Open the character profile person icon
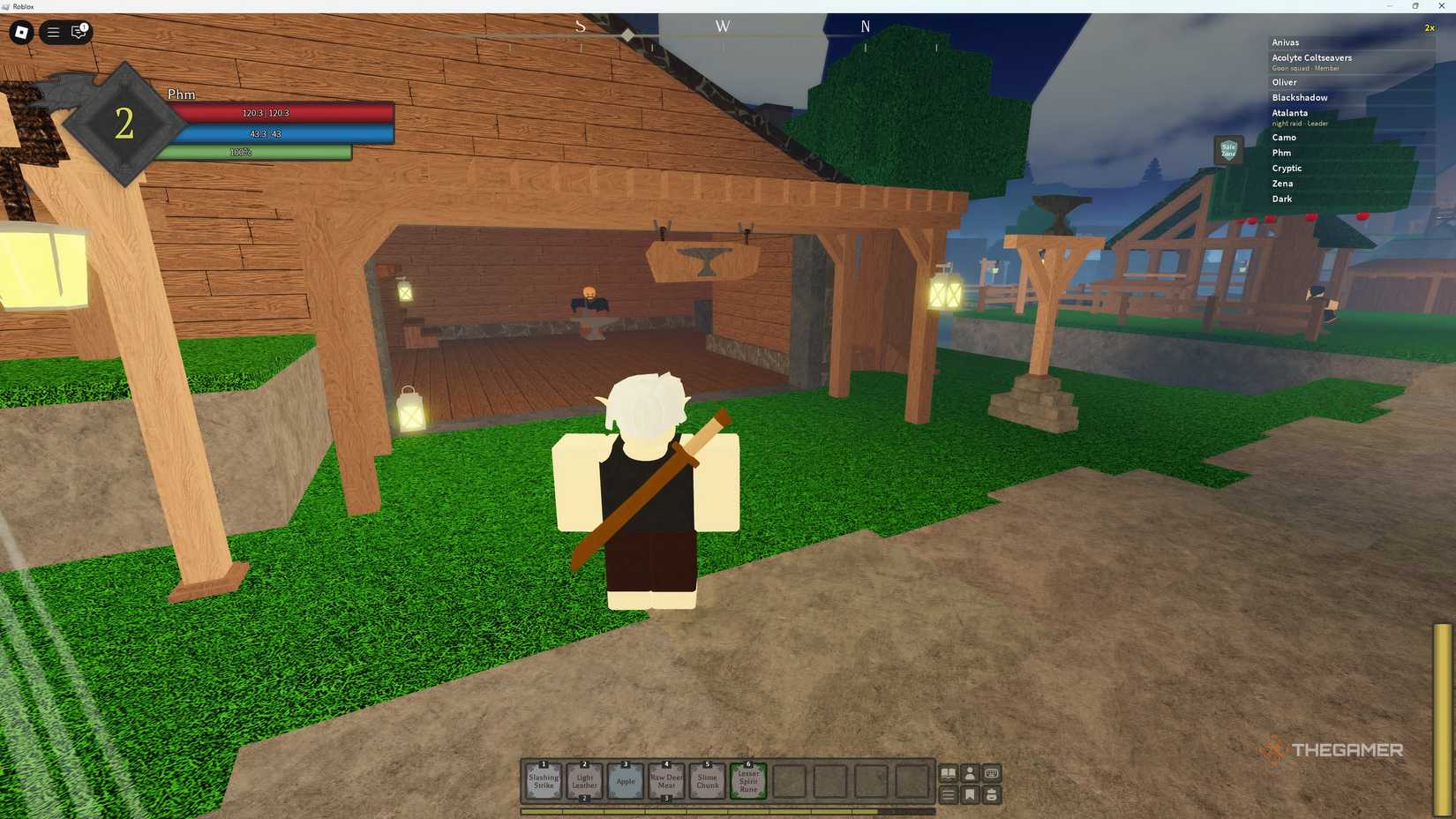 click(970, 773)
